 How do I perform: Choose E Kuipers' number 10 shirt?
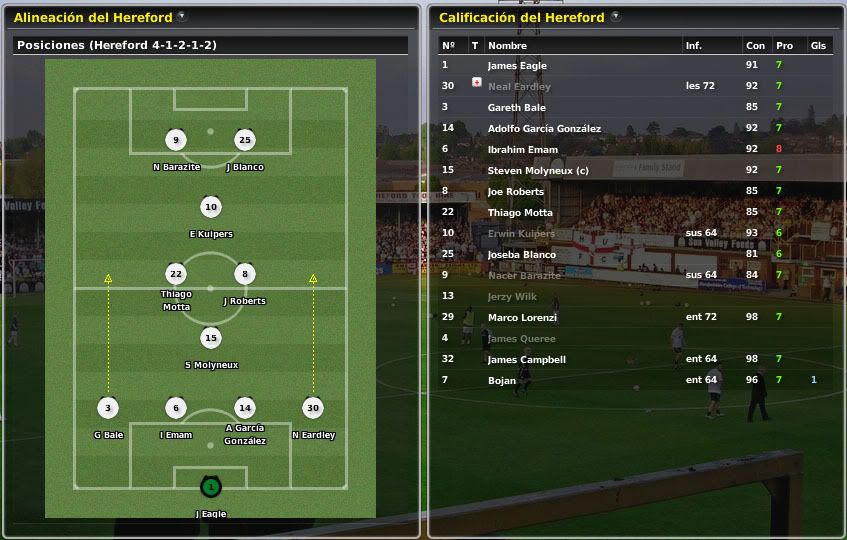pyautogui.click(x=210, y=208)
